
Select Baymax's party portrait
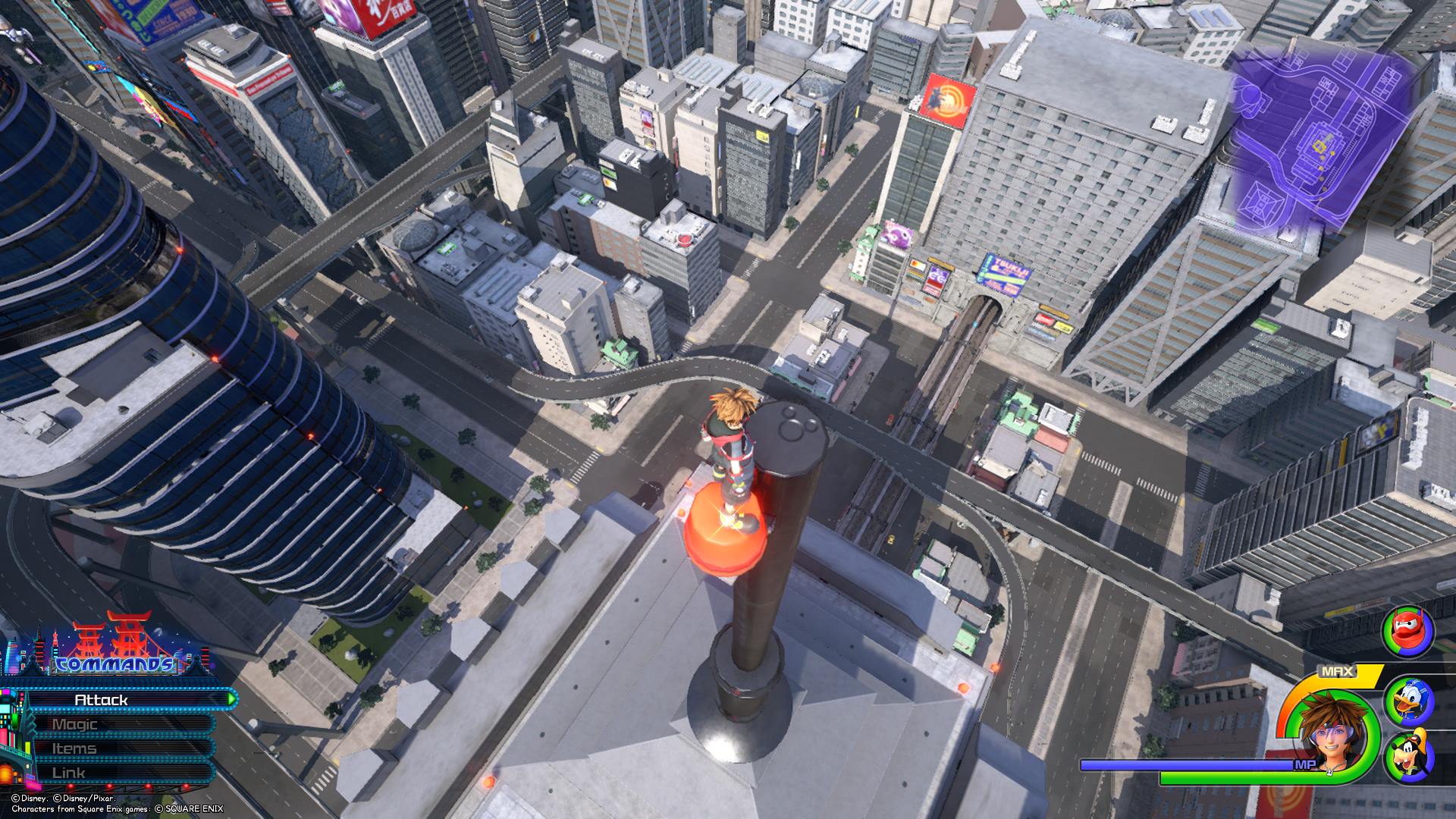pyautogui.click(x=1409, y=632)
